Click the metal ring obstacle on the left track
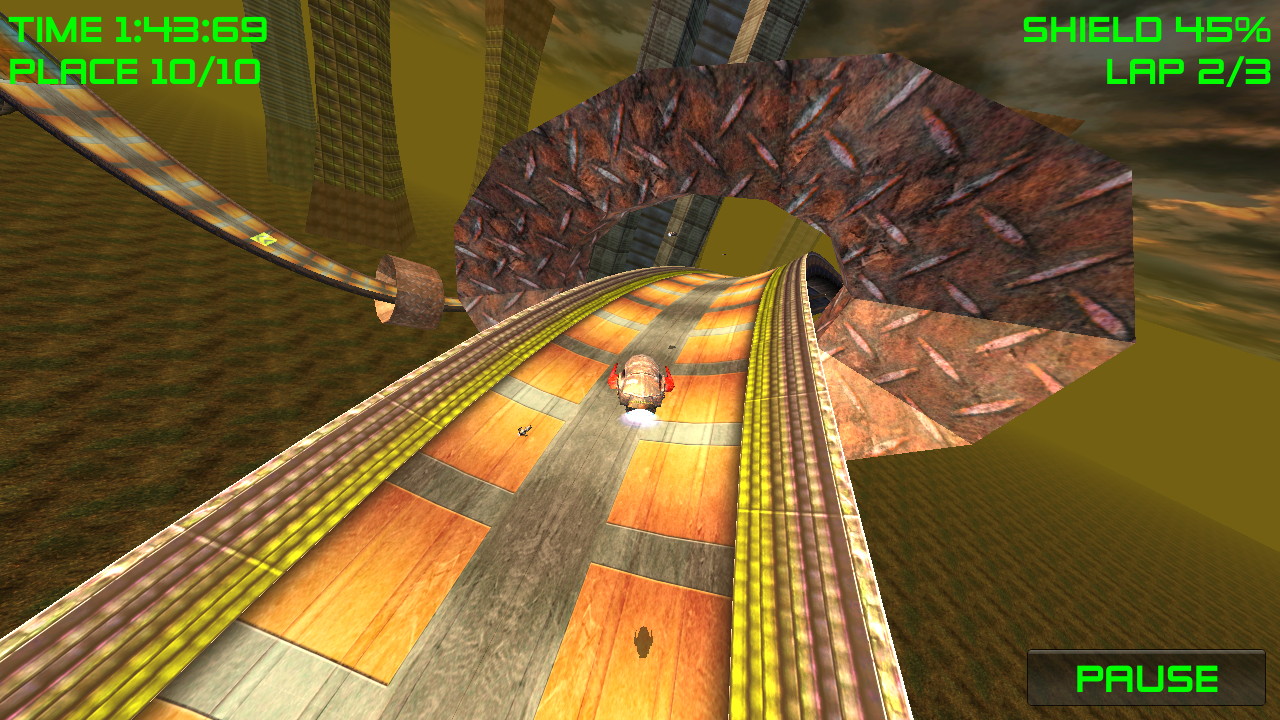The image size is (1280, 720). tap(412, 293)
